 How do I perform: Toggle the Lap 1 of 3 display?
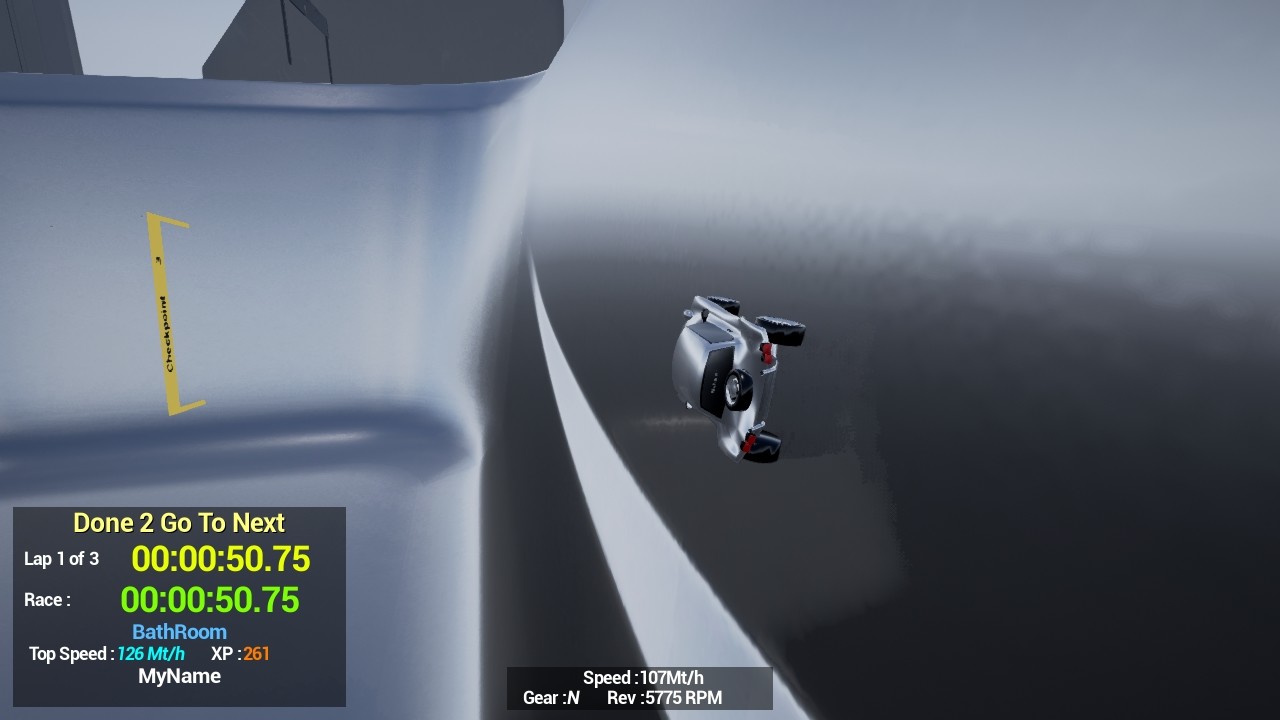(x=62, y=559)
